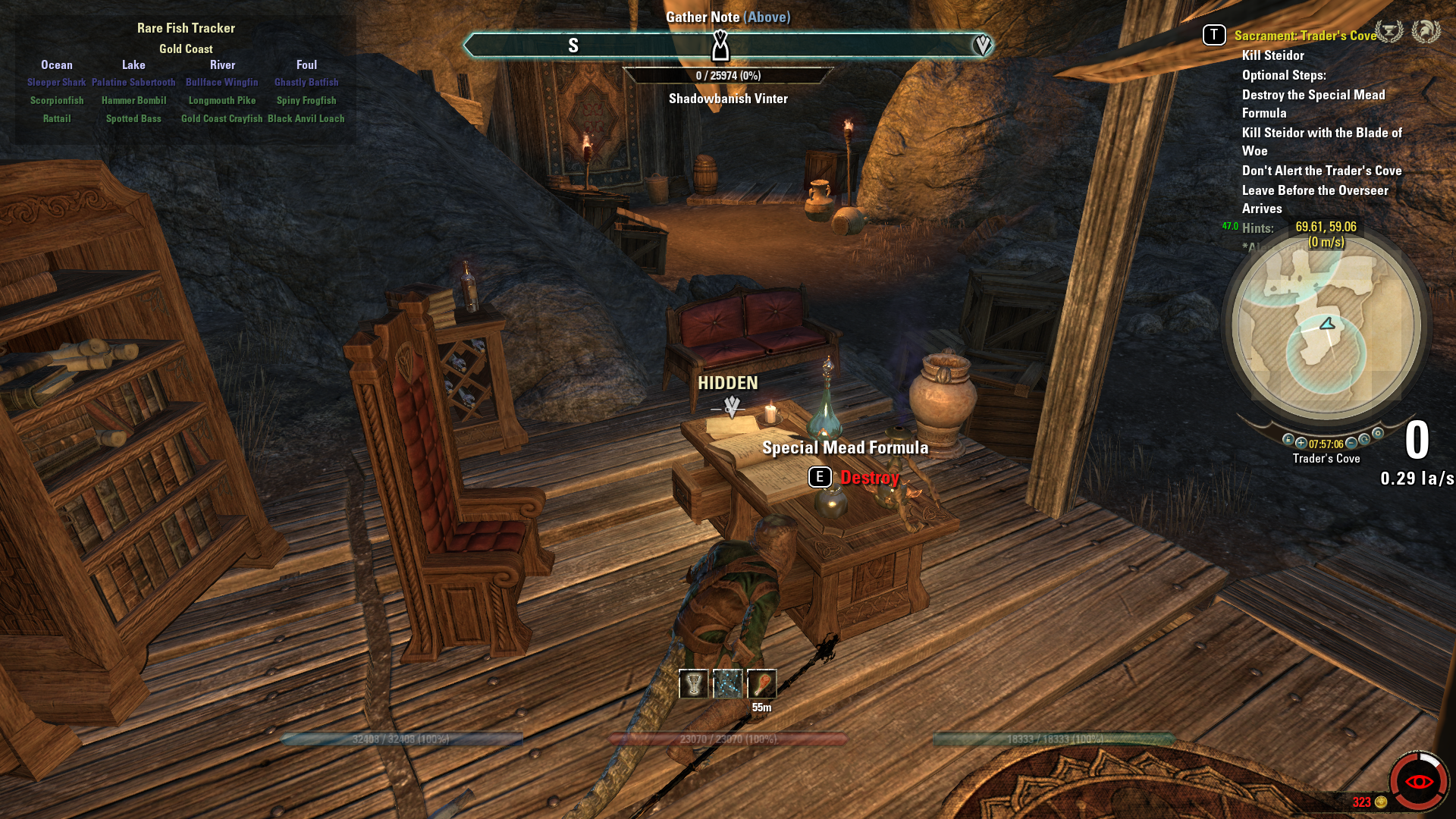Toggle the minimap lock button

pyautogui.click(x=1288, y=440)
